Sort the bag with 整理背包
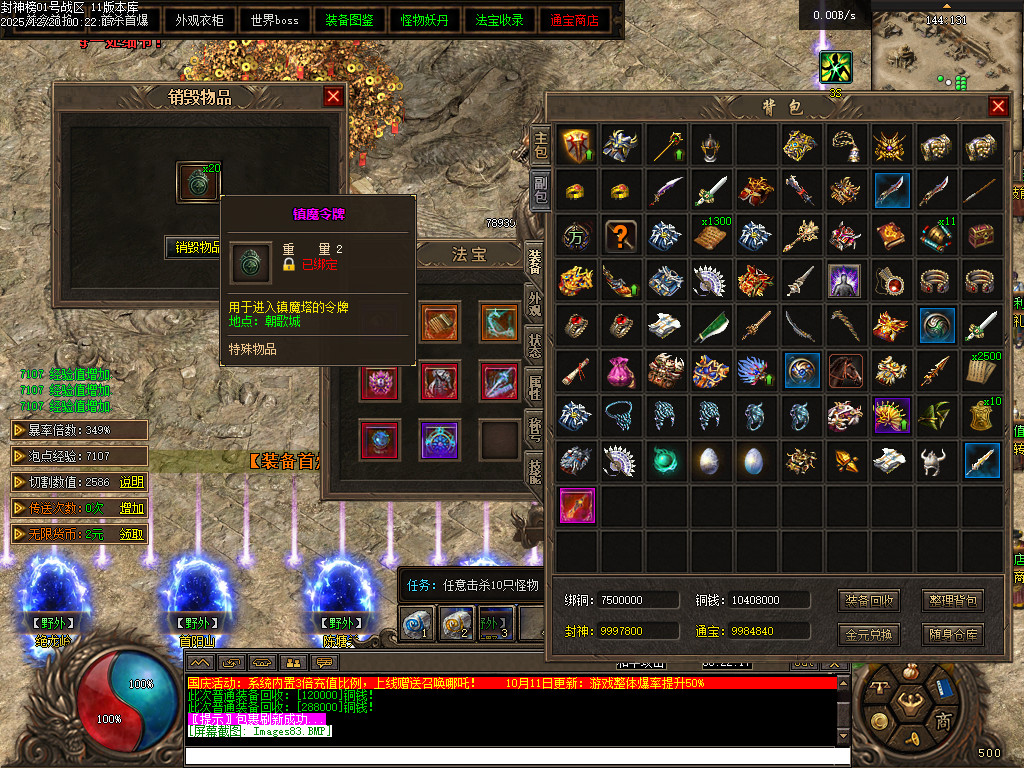The height and width of the screenshot is (768, 1024). tap(952, 601)
